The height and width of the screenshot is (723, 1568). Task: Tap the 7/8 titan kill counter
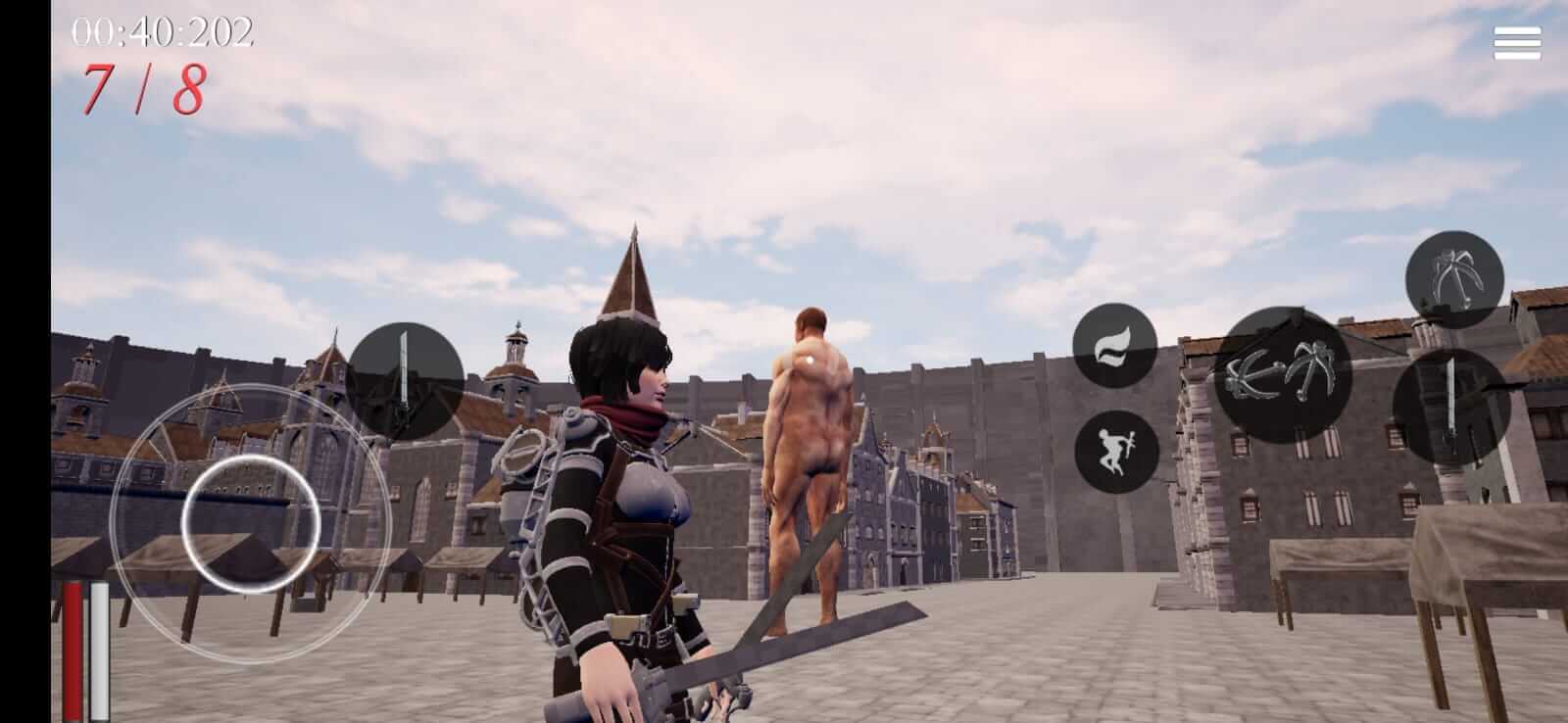140,89
